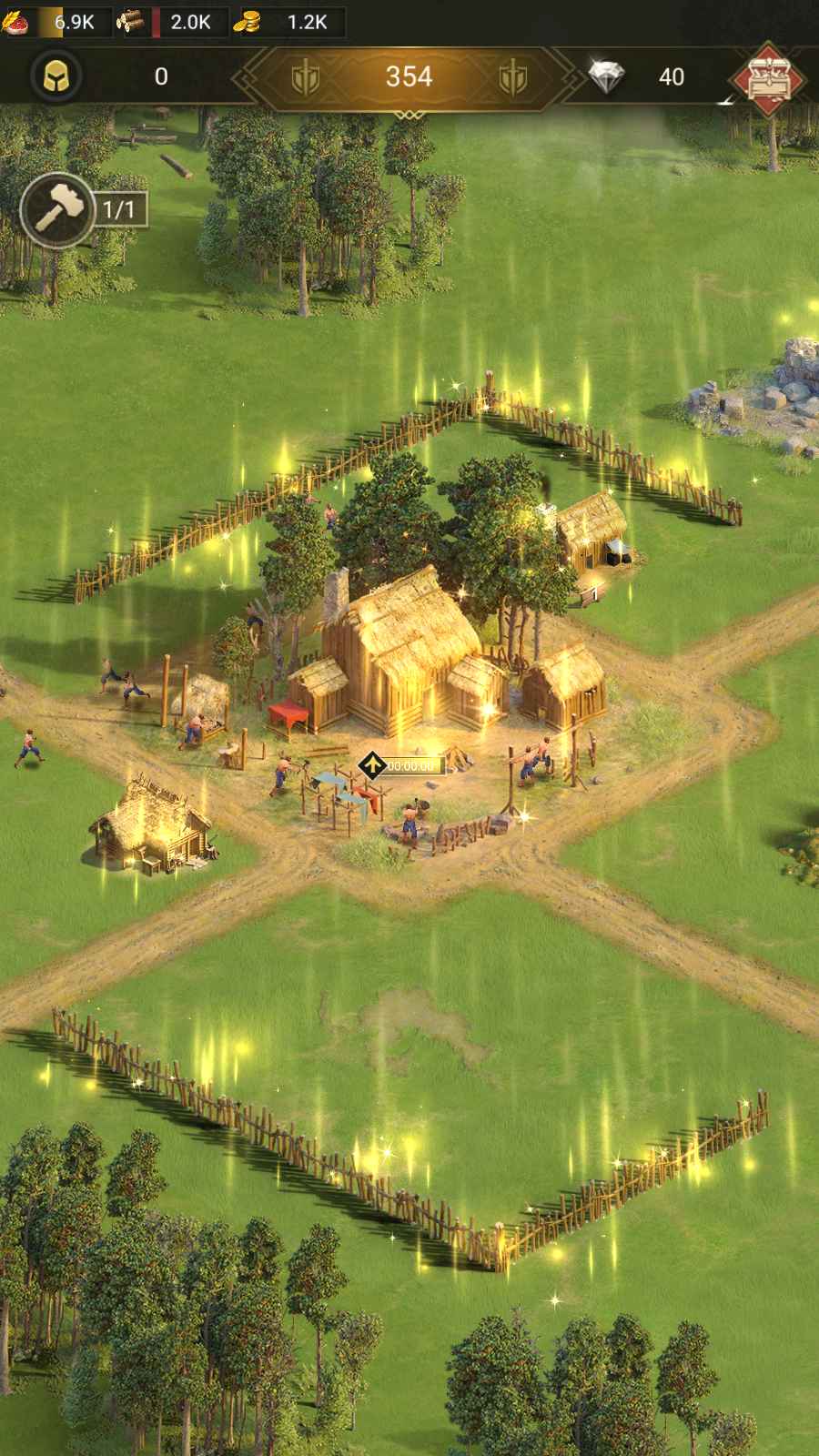Screen dimensions: 819x1456
Task: Tap the treasure chest icon
Action: pyautogui.click(x=770, y=77)
